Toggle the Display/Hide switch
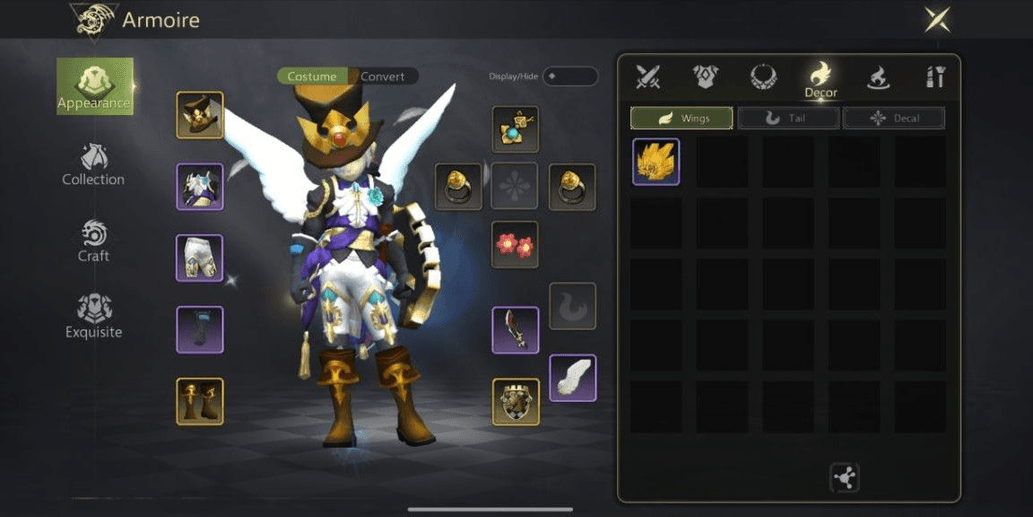 pyautogui.click(x=569, y=76)
